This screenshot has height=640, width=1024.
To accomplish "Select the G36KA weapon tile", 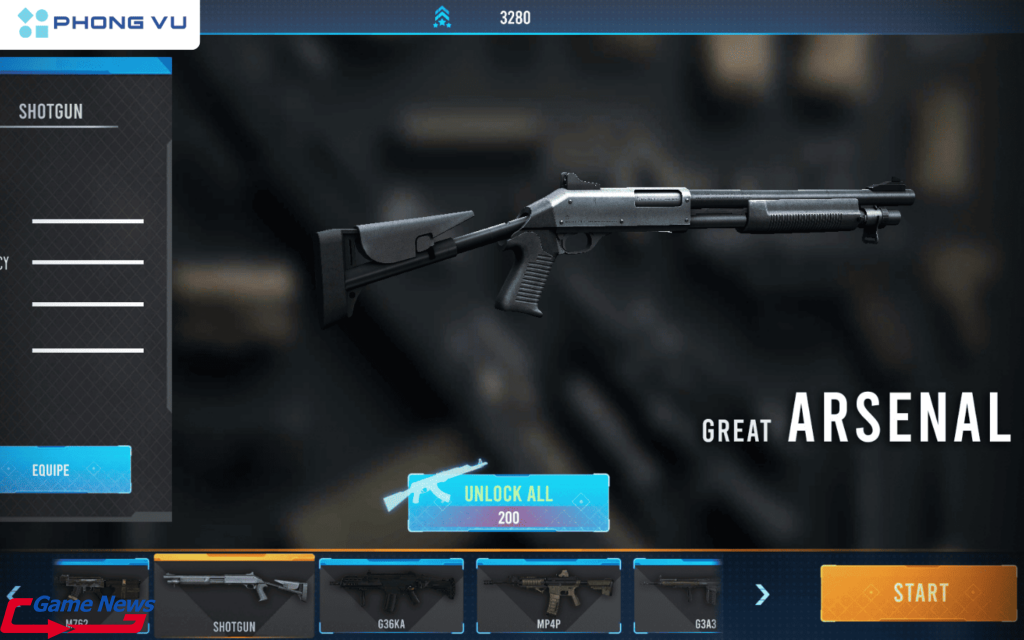I will tap(391, 597).
